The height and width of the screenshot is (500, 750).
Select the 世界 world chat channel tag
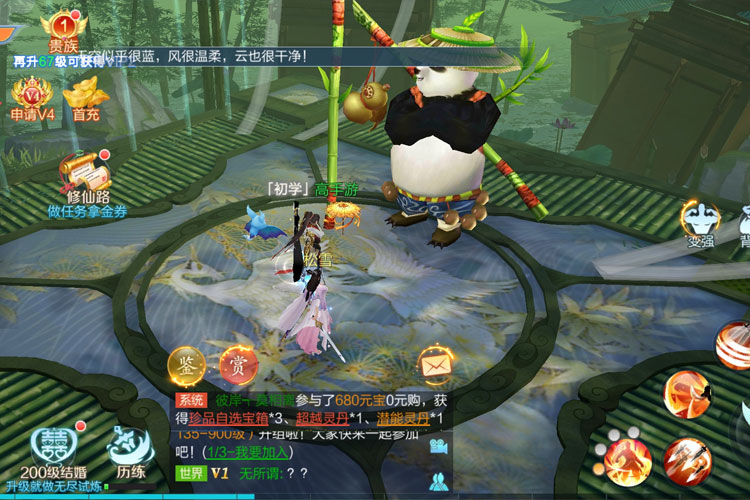pos(190,472)
